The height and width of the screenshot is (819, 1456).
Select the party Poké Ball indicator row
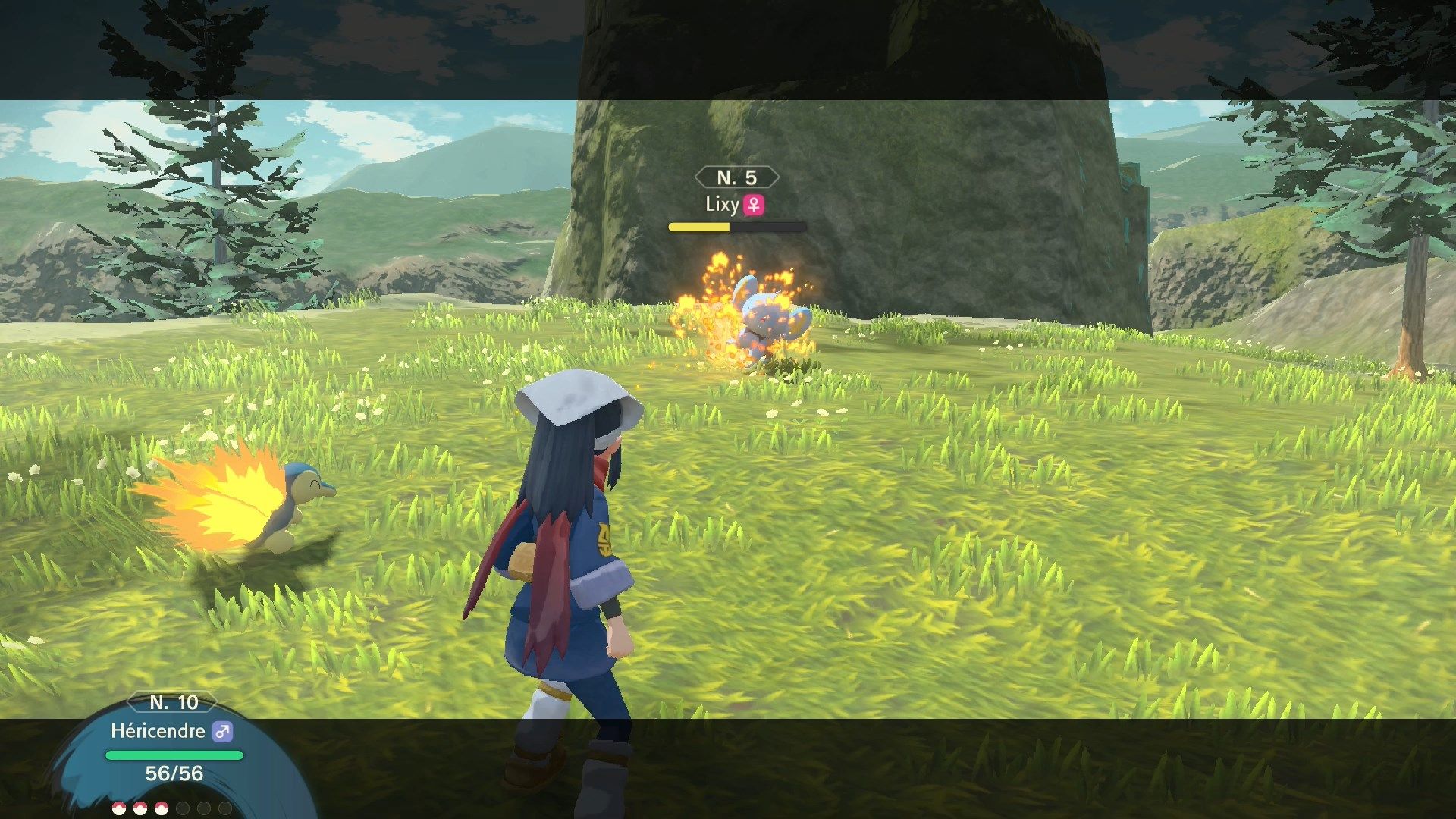171,808
